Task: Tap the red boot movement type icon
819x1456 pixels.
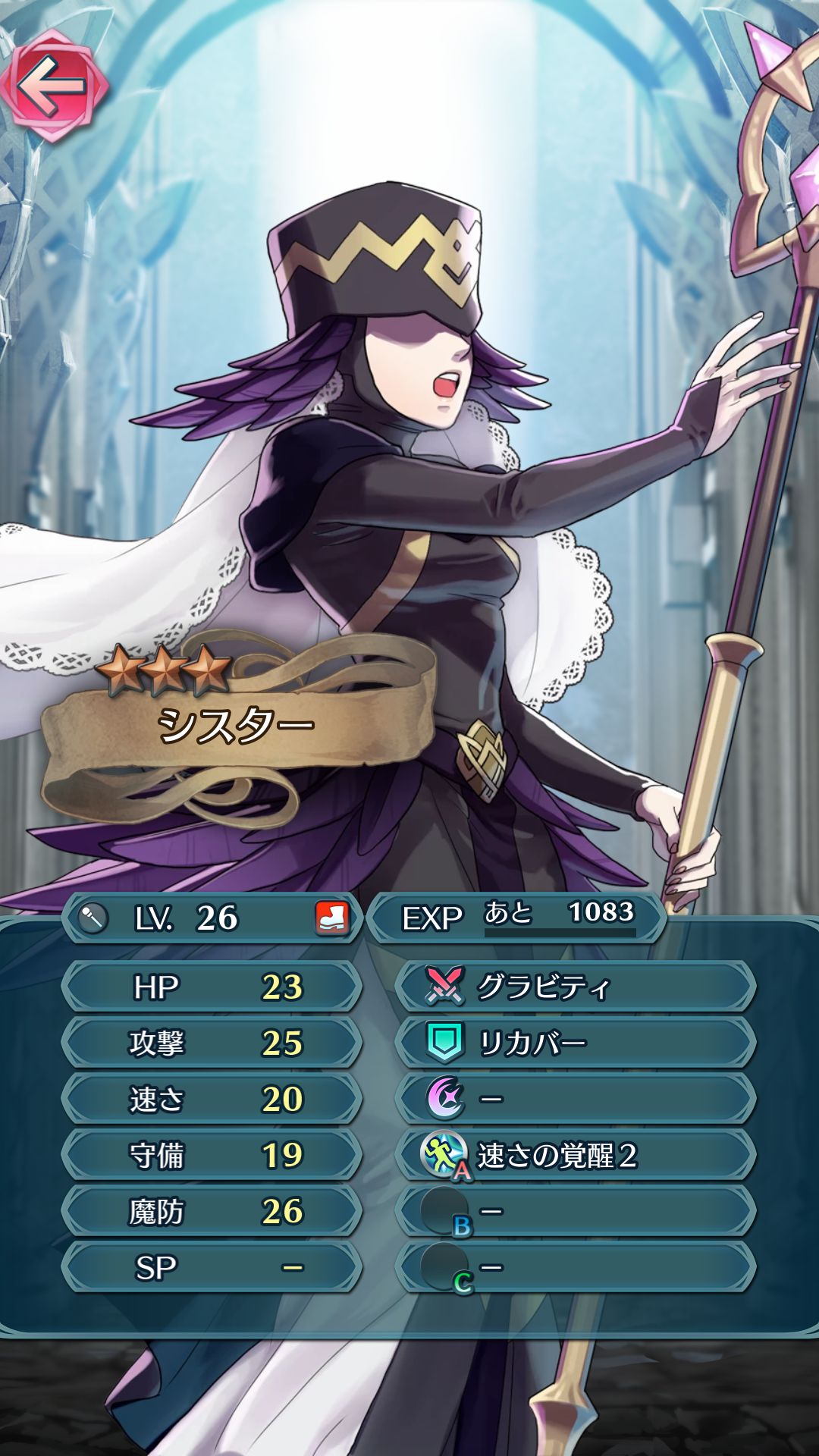Action: (x=331, y=918)
